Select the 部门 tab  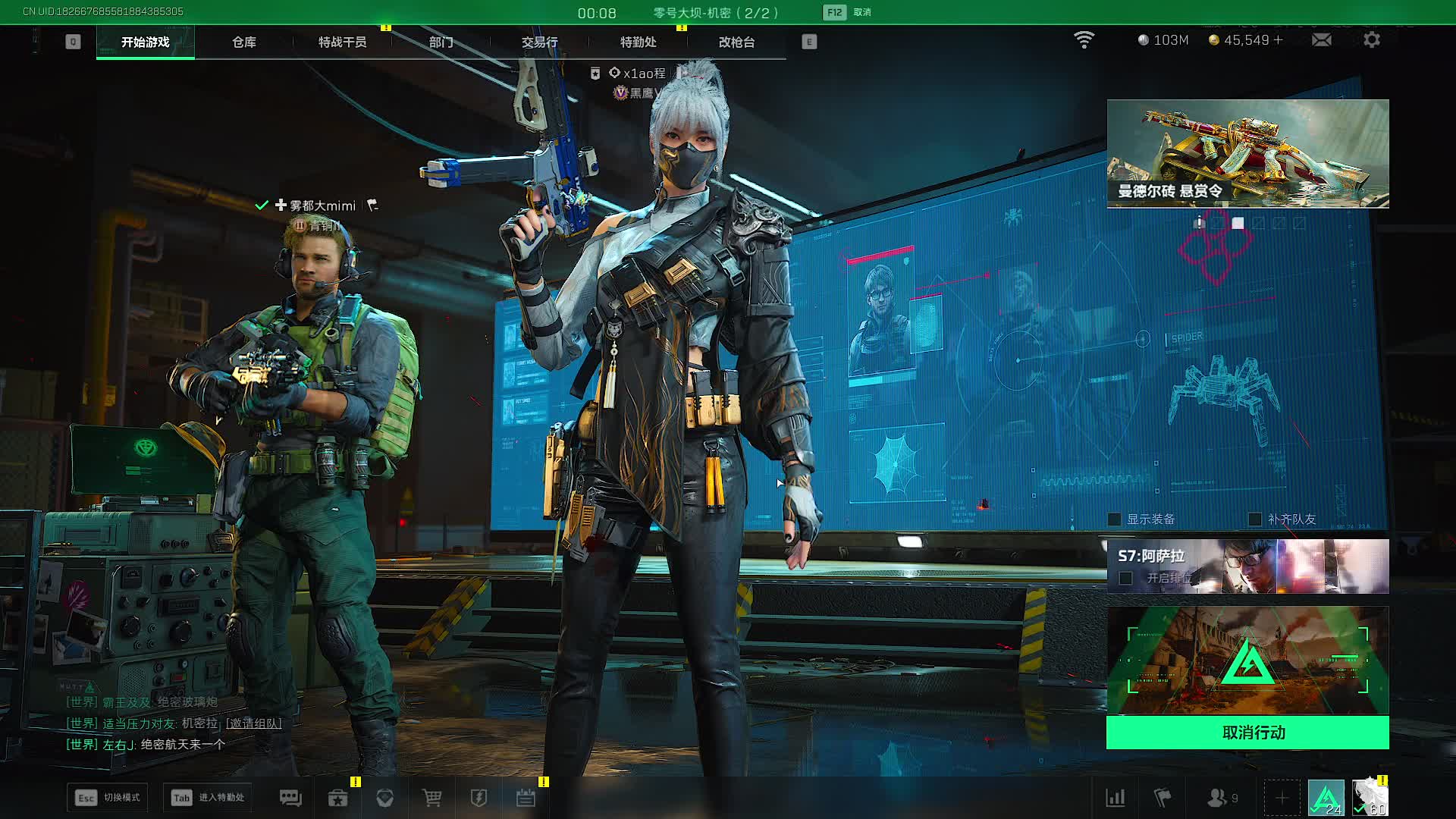441,42
